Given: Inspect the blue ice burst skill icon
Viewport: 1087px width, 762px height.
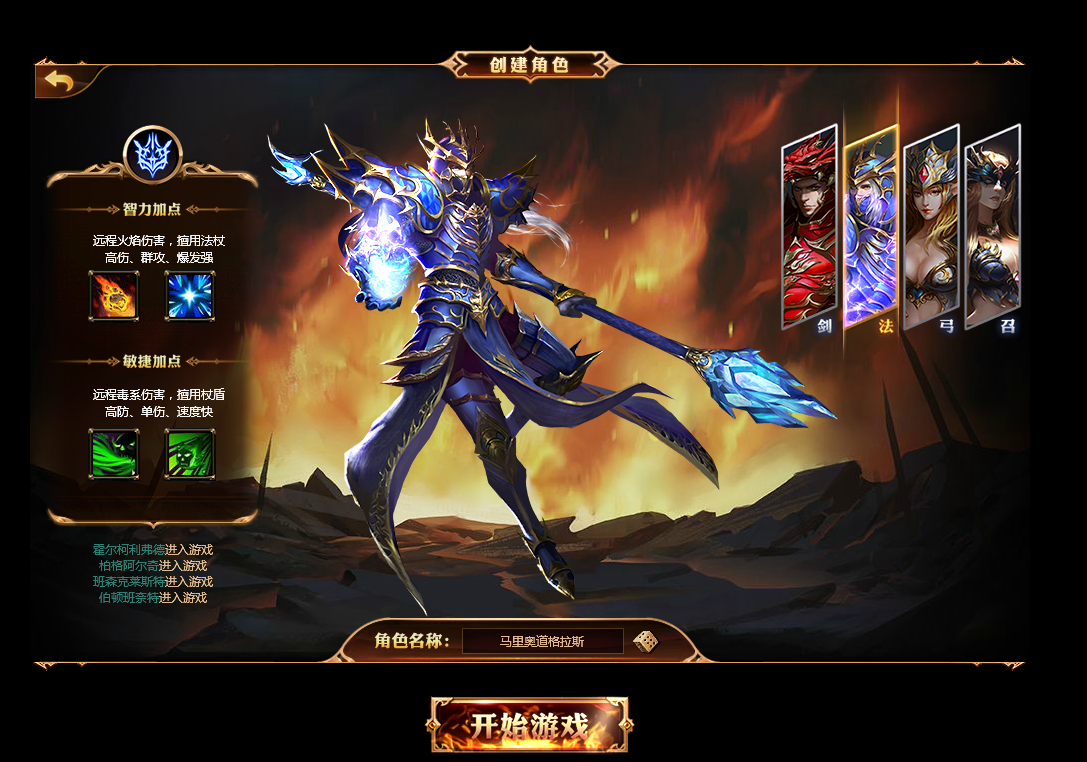Looking at the screenshot, I should pyautogui.click(x=190, y=296).
